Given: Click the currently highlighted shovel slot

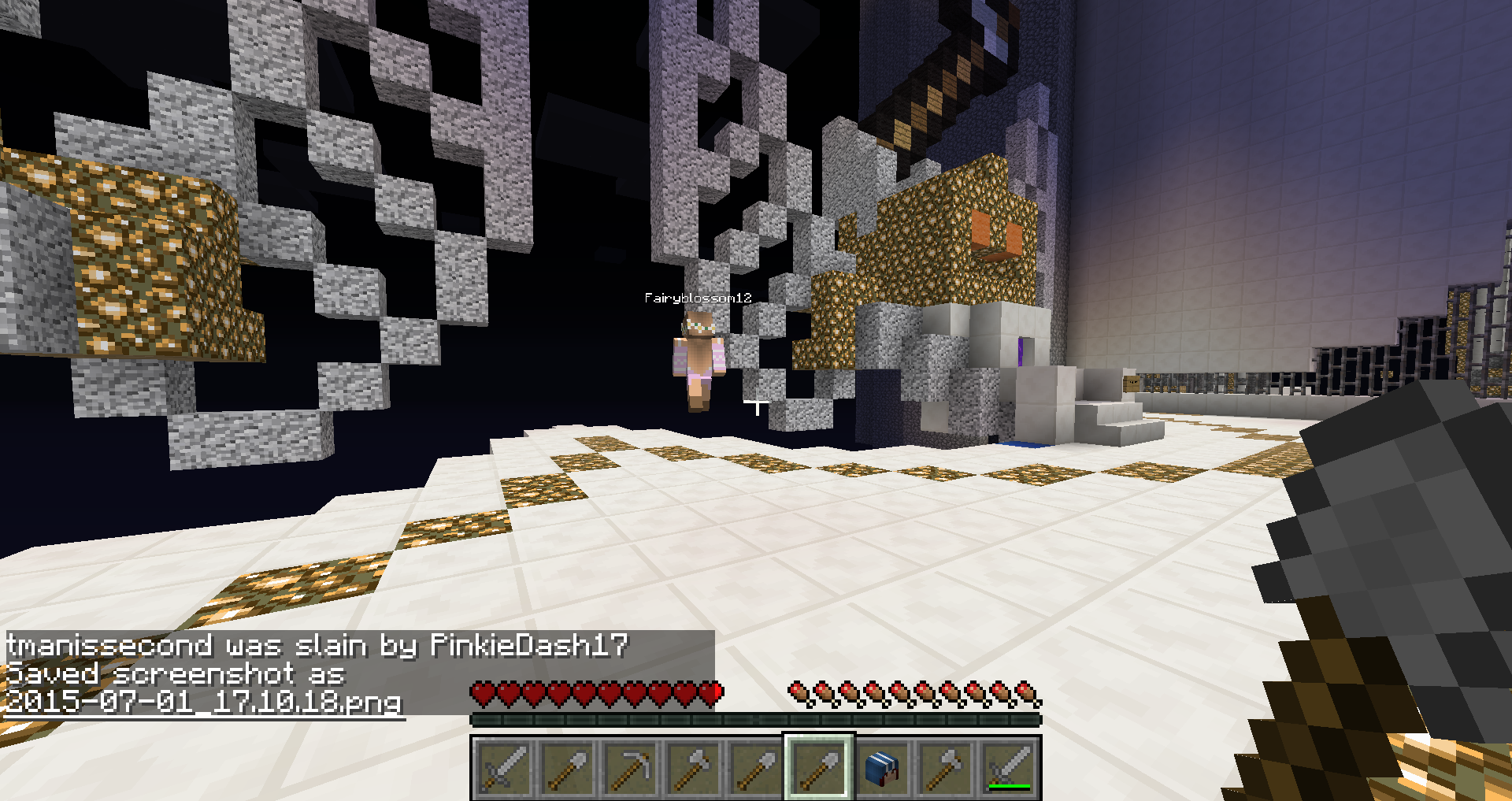Looking at the screenshot, I should pos(818,768).
